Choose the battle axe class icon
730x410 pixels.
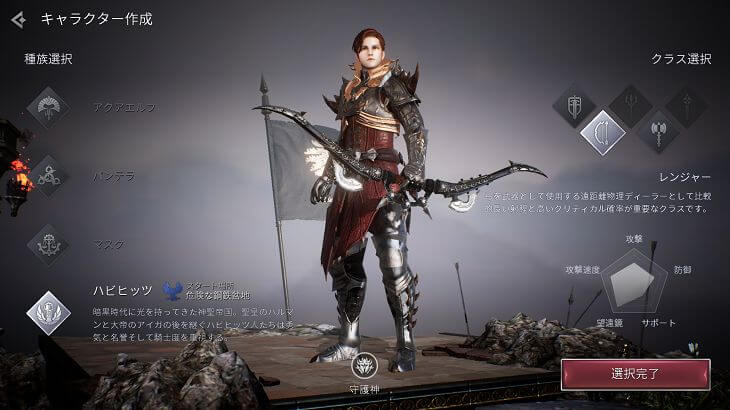point(658,132)
